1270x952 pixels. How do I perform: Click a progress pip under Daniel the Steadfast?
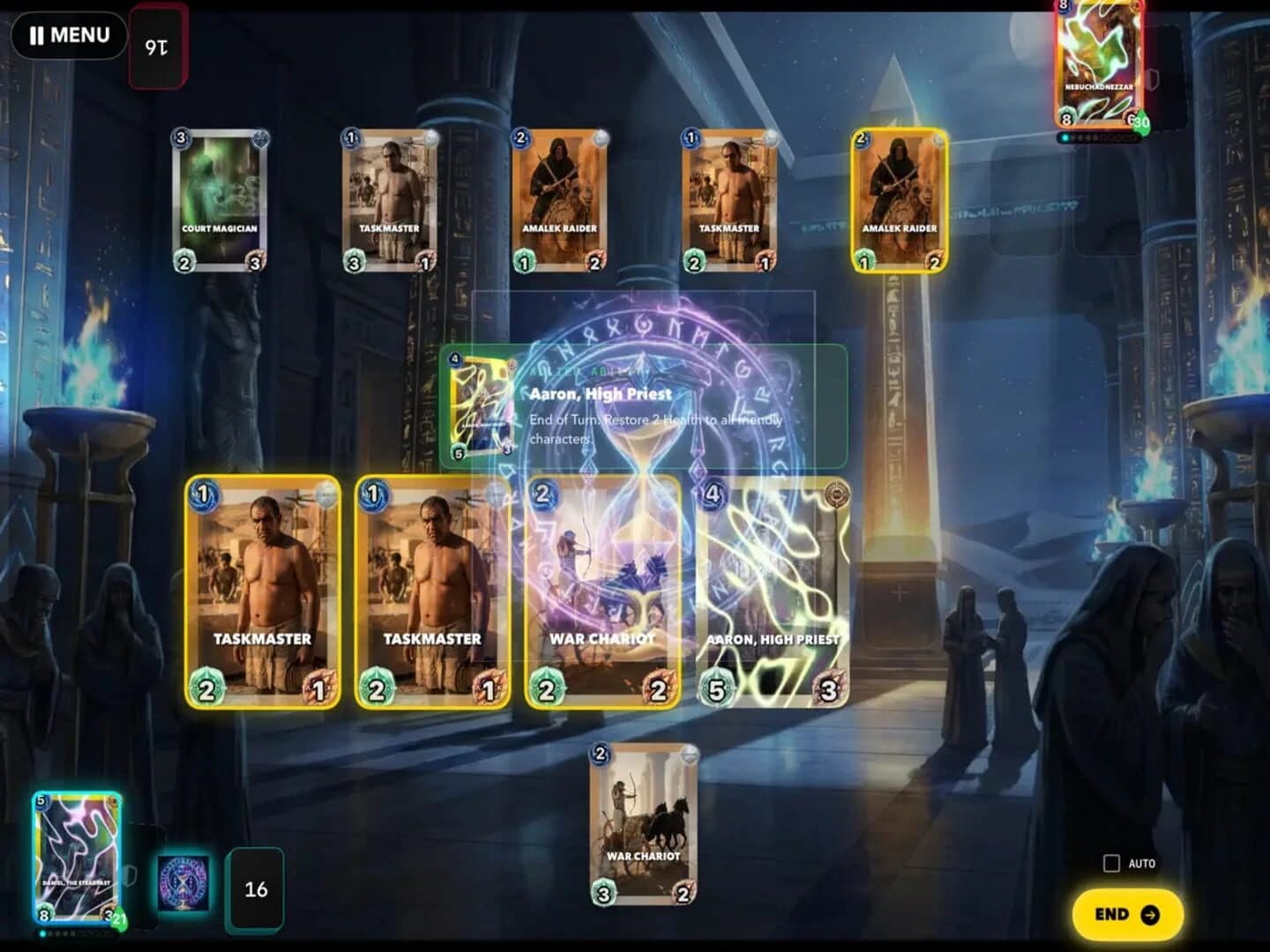coord(42,933)
